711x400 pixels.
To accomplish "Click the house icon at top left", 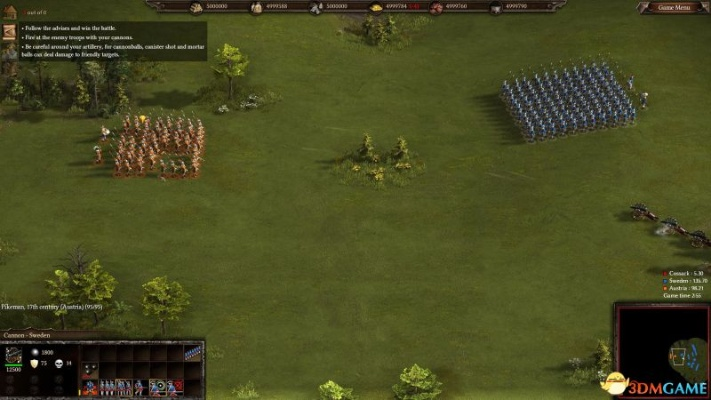I will point(9,12).
